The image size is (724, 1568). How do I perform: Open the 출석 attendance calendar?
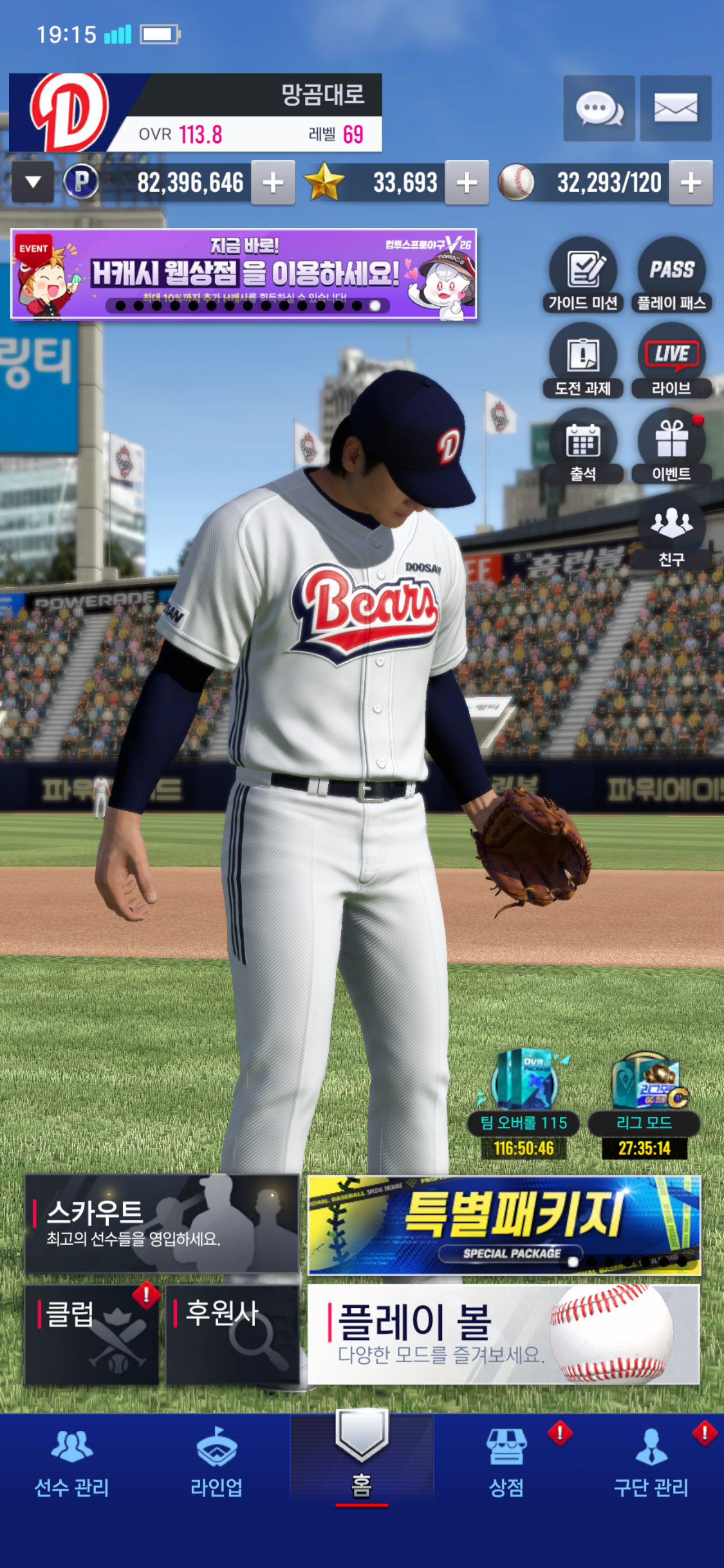(x=583, y=446)
